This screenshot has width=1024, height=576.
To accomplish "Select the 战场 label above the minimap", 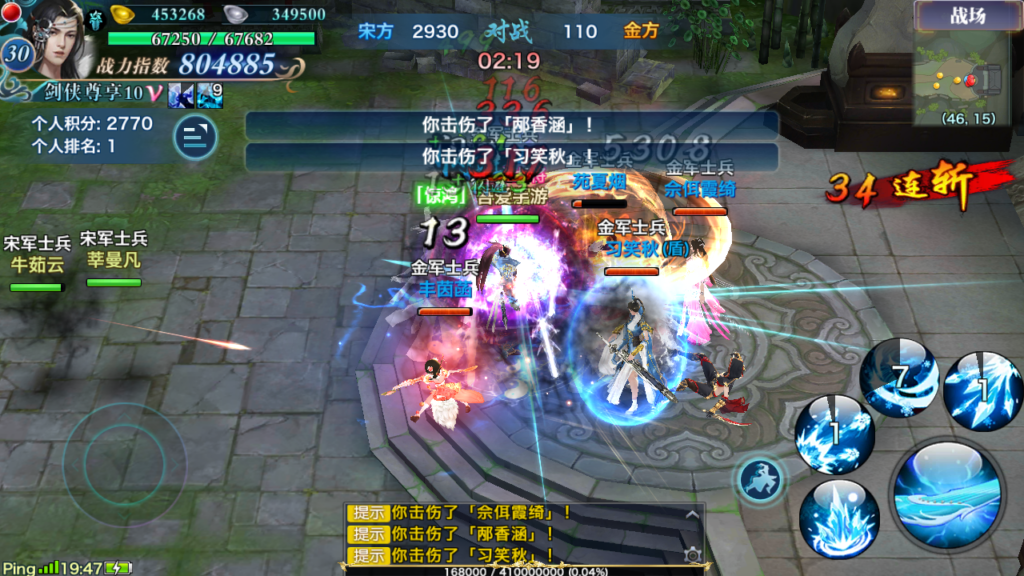I will click(x=965, y=16).
